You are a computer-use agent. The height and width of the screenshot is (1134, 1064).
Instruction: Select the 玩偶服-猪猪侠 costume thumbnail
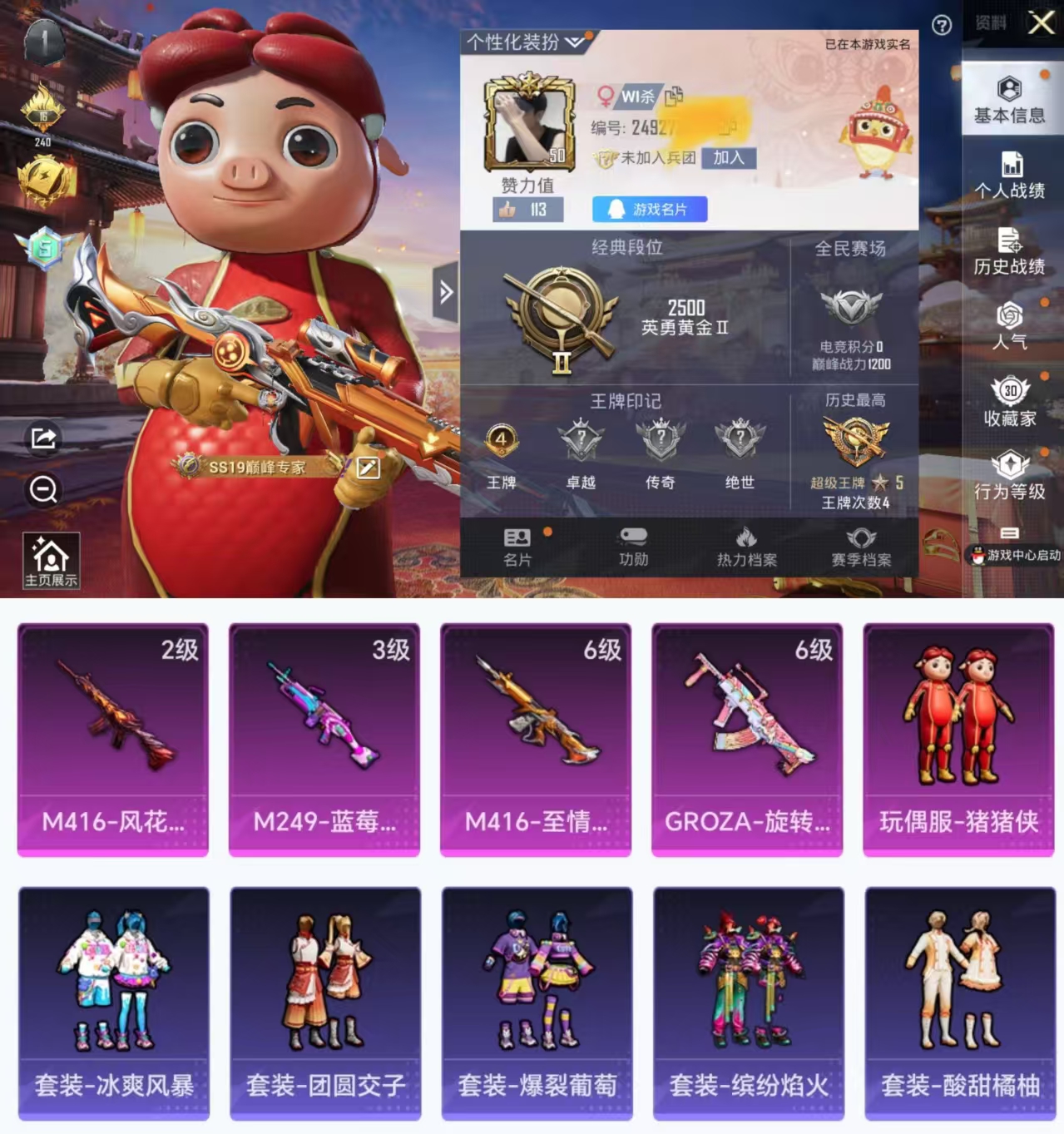pos(958,739)
